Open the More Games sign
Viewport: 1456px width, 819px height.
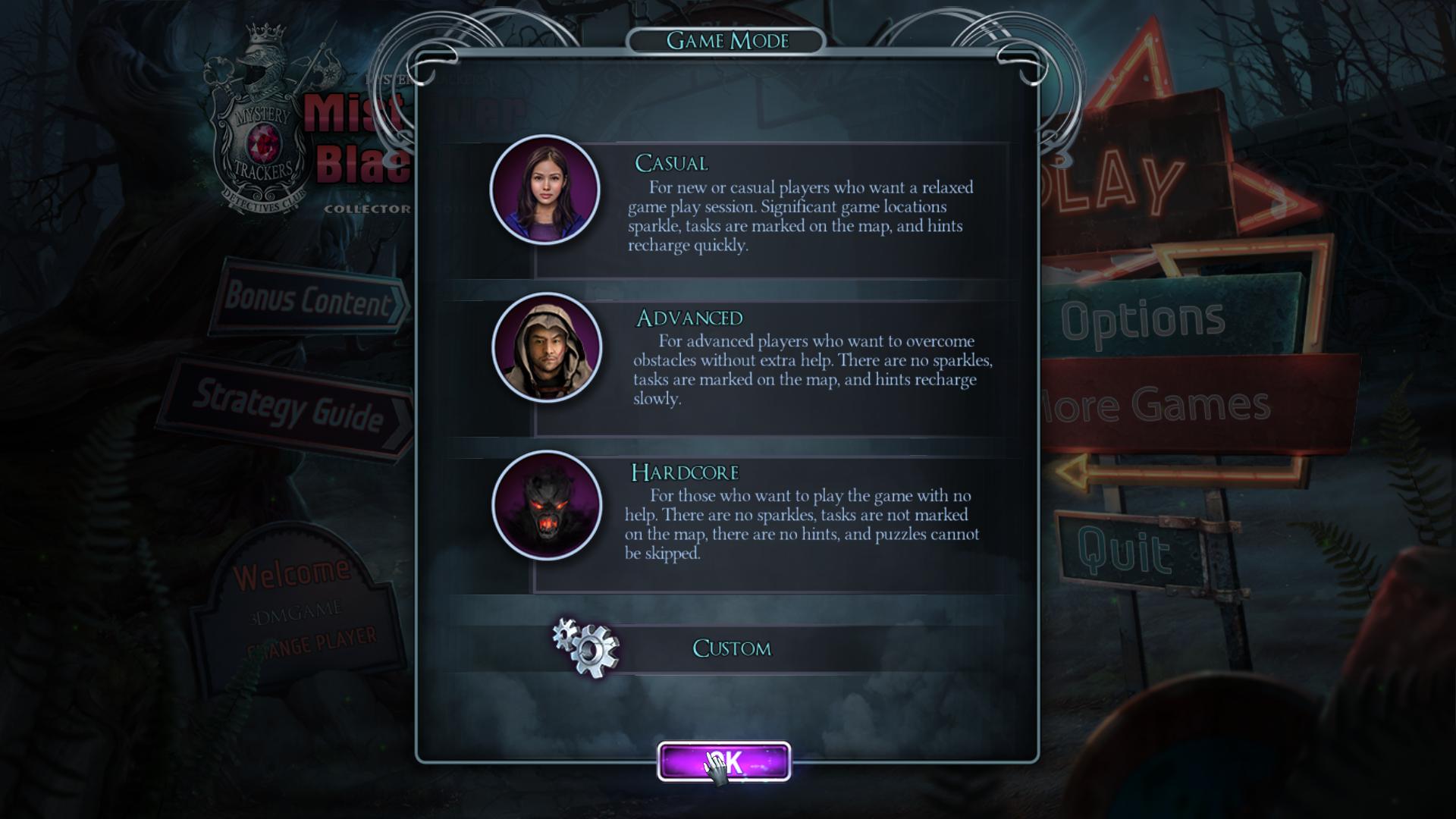pos(1160,405)
